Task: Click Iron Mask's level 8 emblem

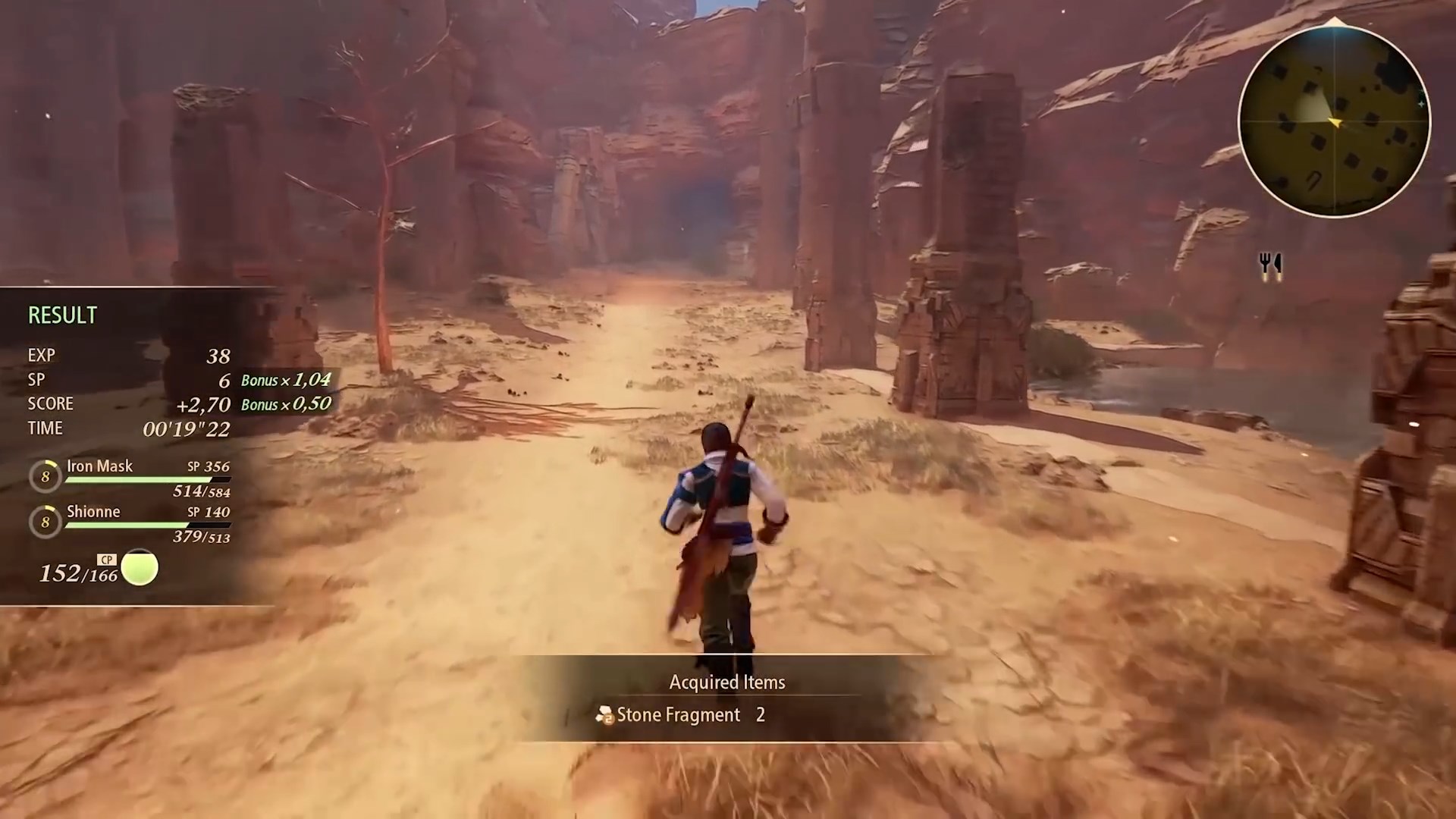Action: point(45,475)
